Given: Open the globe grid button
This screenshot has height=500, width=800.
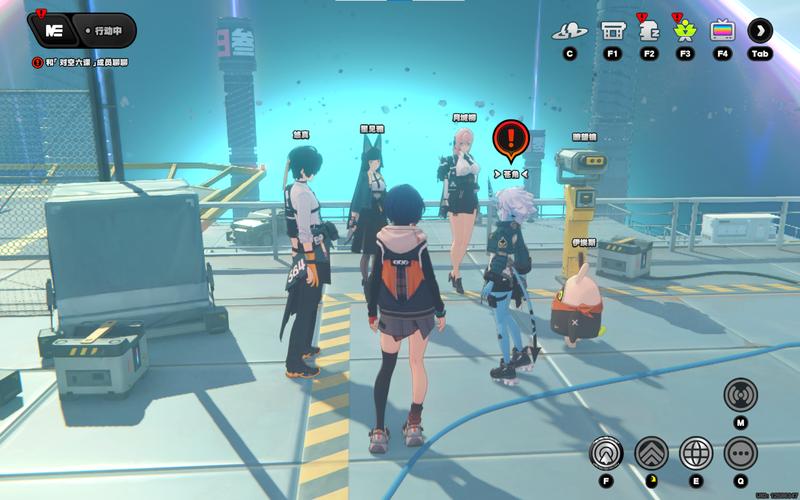Looking at the screenshot, I should [696, 453].
